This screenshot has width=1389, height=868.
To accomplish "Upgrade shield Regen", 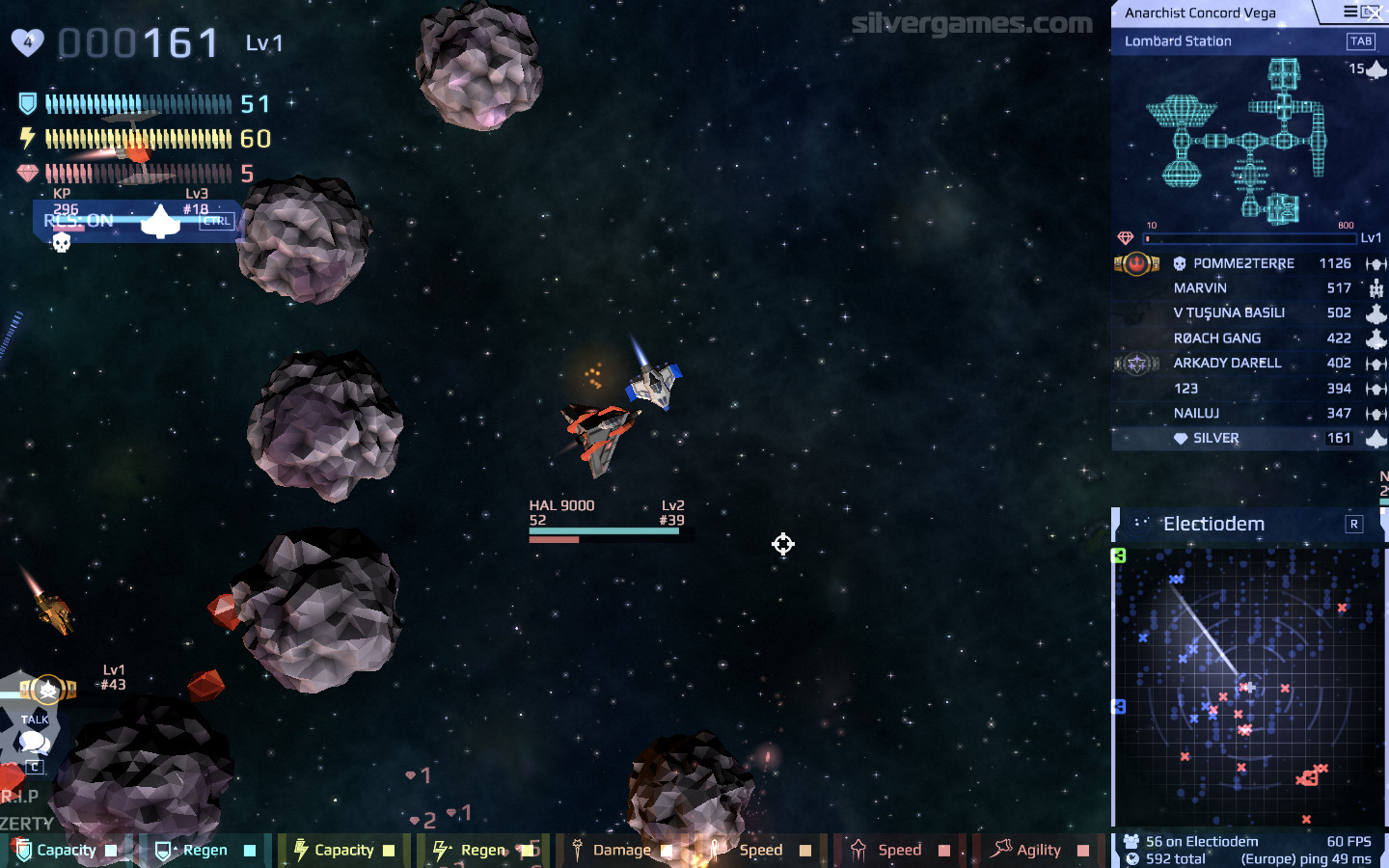I will tap(204, 850).
